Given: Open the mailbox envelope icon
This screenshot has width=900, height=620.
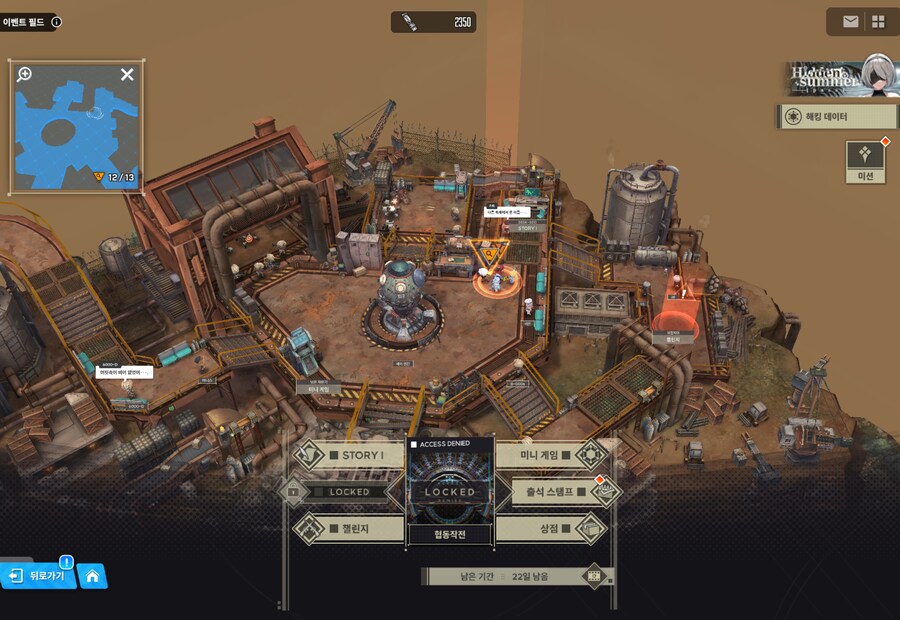Looking at the screenshot, I should (x=850, y=22).
